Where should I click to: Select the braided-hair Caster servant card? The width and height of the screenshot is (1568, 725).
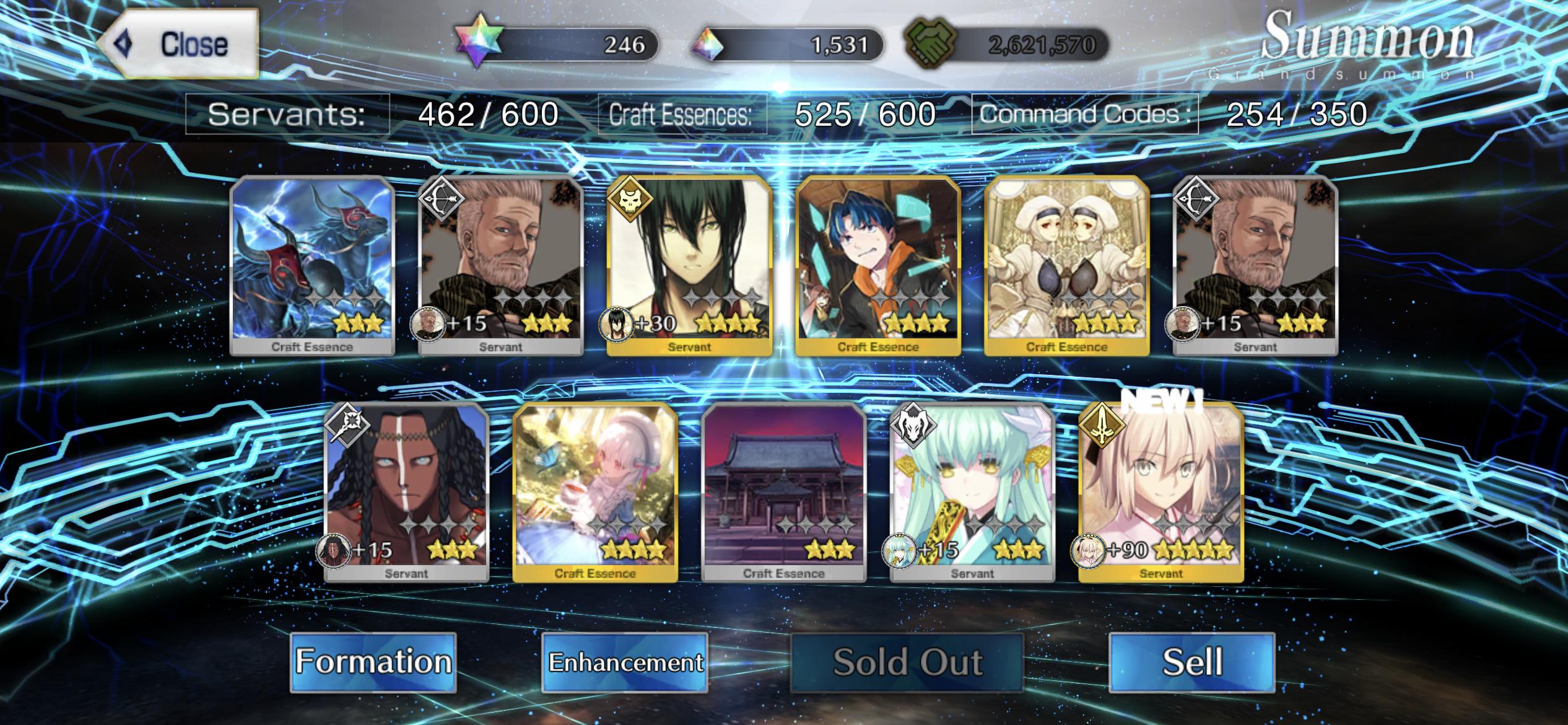[x=407, y=492]
